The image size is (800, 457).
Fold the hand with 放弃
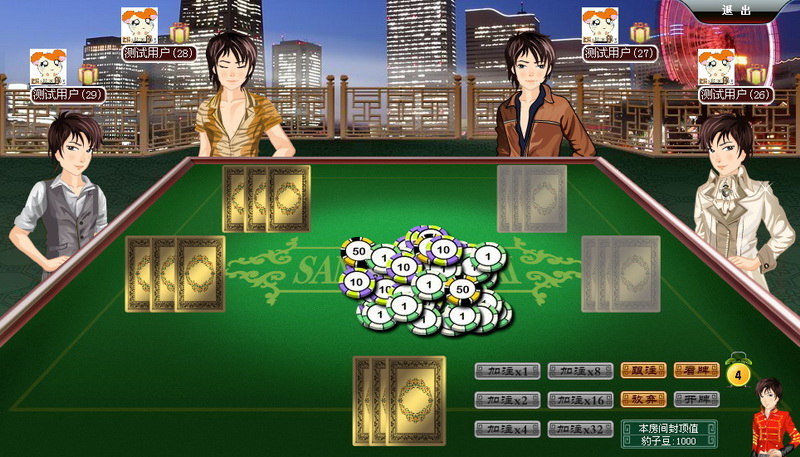pyautogui.click(x=643, y=399)
